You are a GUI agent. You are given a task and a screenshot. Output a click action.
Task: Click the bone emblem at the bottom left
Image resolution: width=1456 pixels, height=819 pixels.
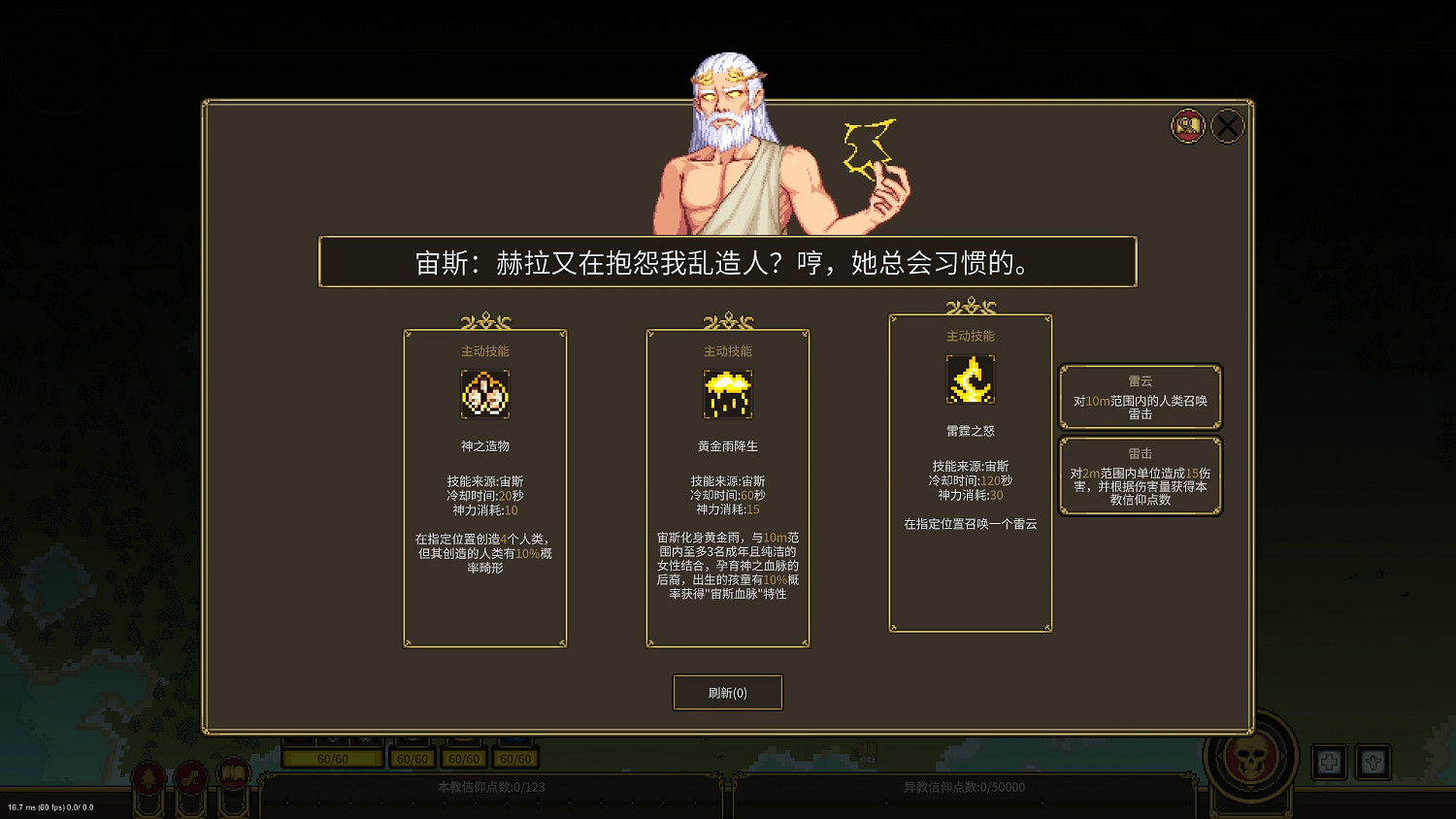click(191, 776)
